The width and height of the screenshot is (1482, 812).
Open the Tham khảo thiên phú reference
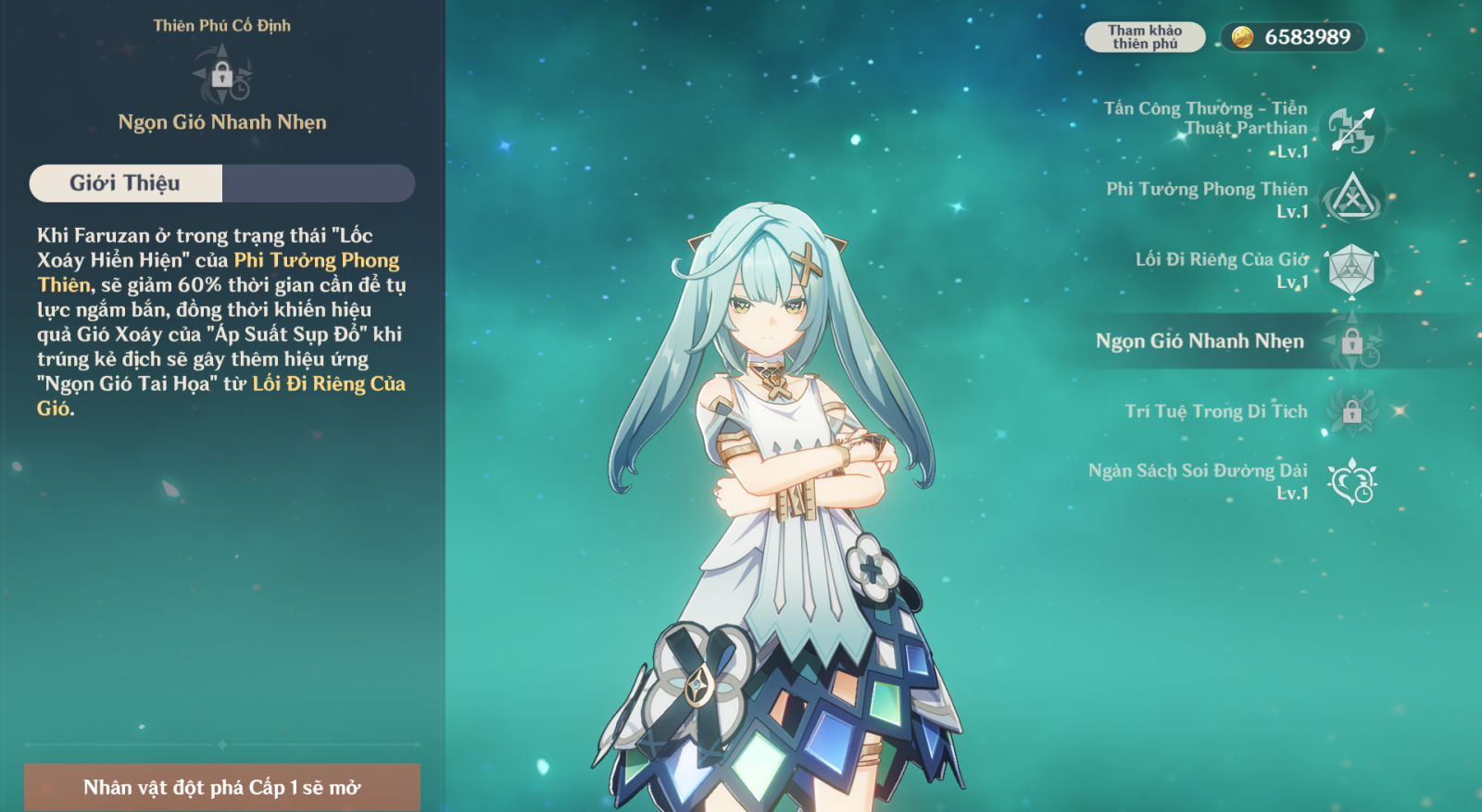pyautogui.click(x=1145, y=37)
